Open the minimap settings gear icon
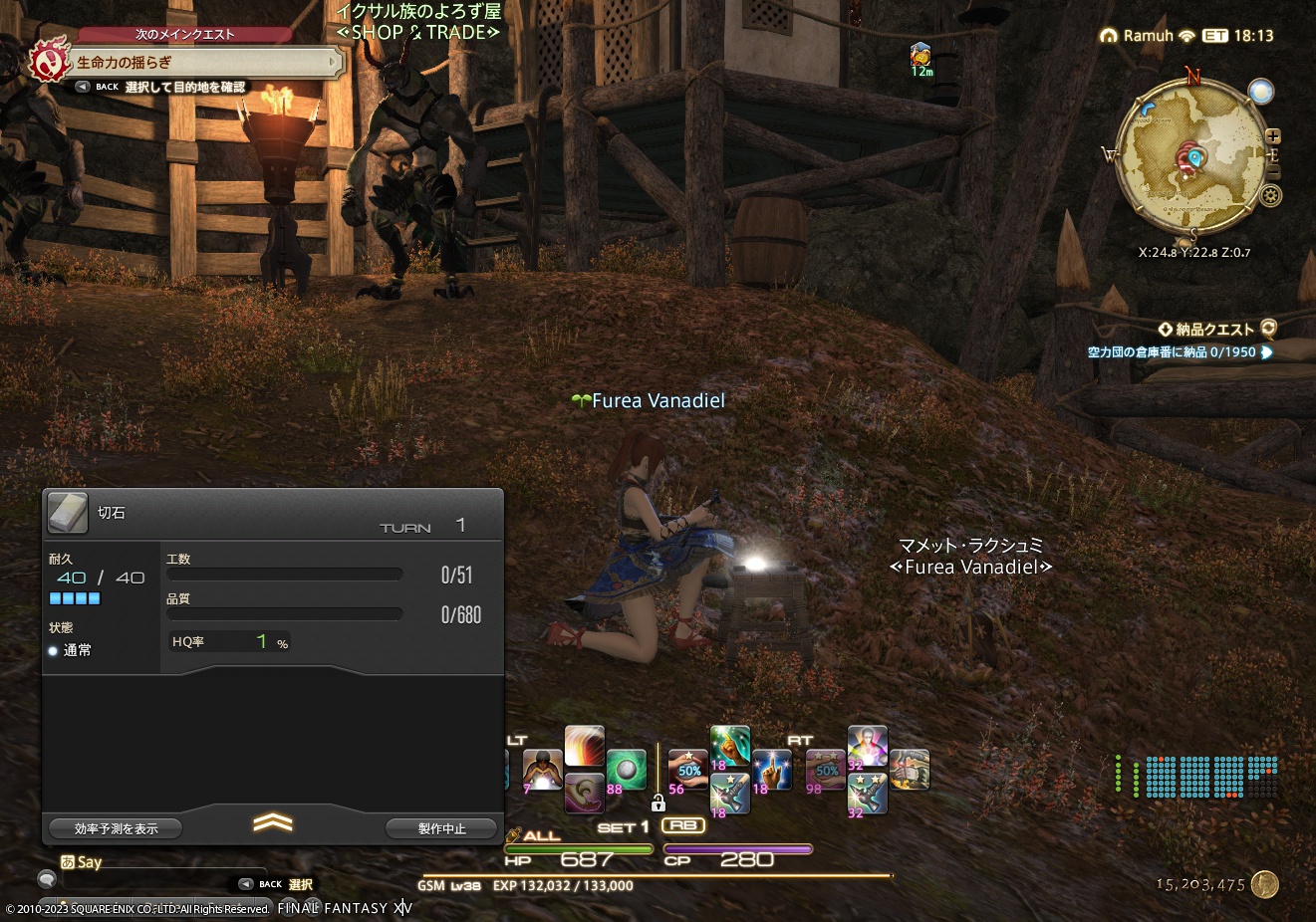 tap(1270, 194)
